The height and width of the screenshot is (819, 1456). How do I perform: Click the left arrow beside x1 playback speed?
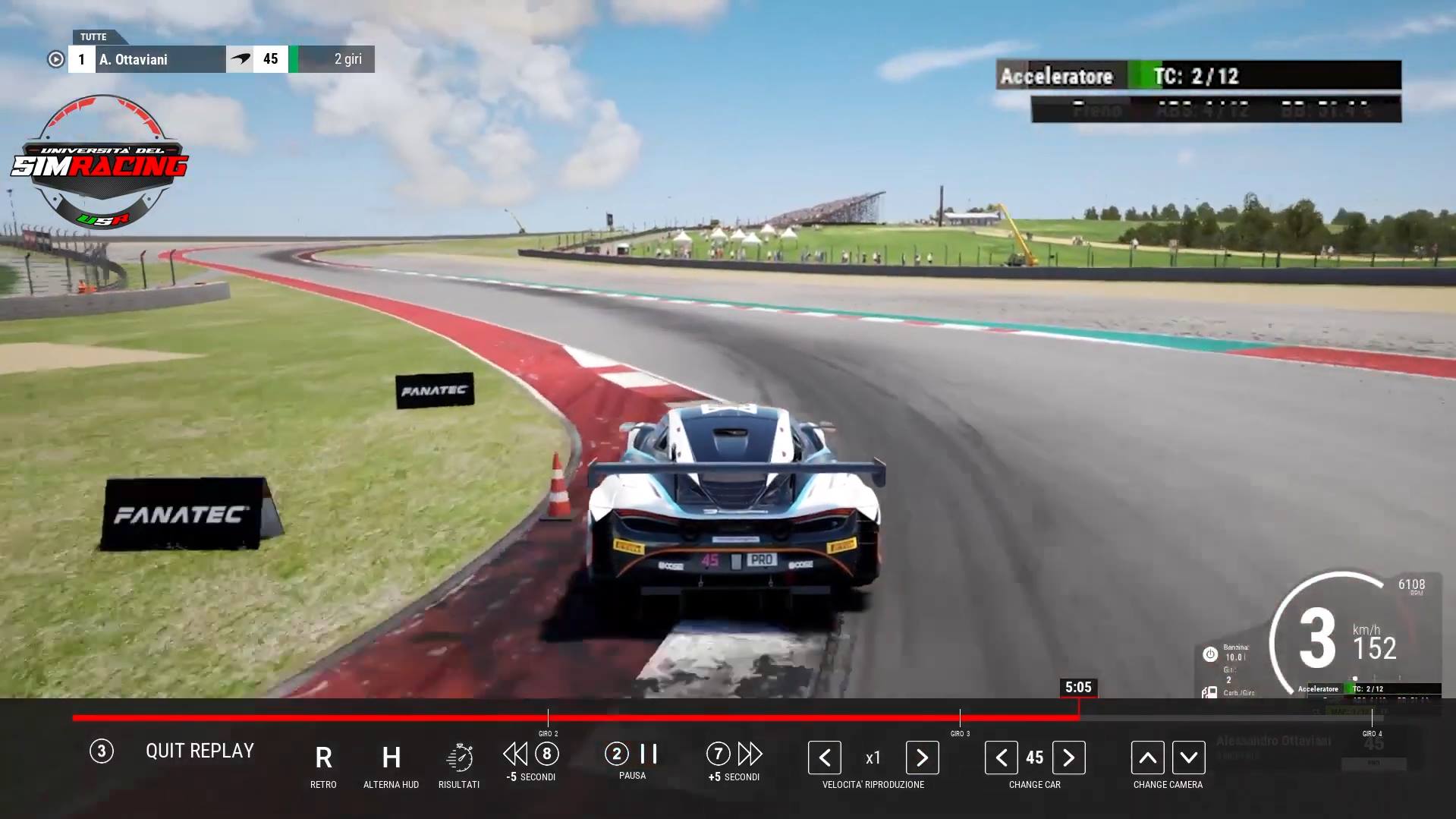click(824, 757)
